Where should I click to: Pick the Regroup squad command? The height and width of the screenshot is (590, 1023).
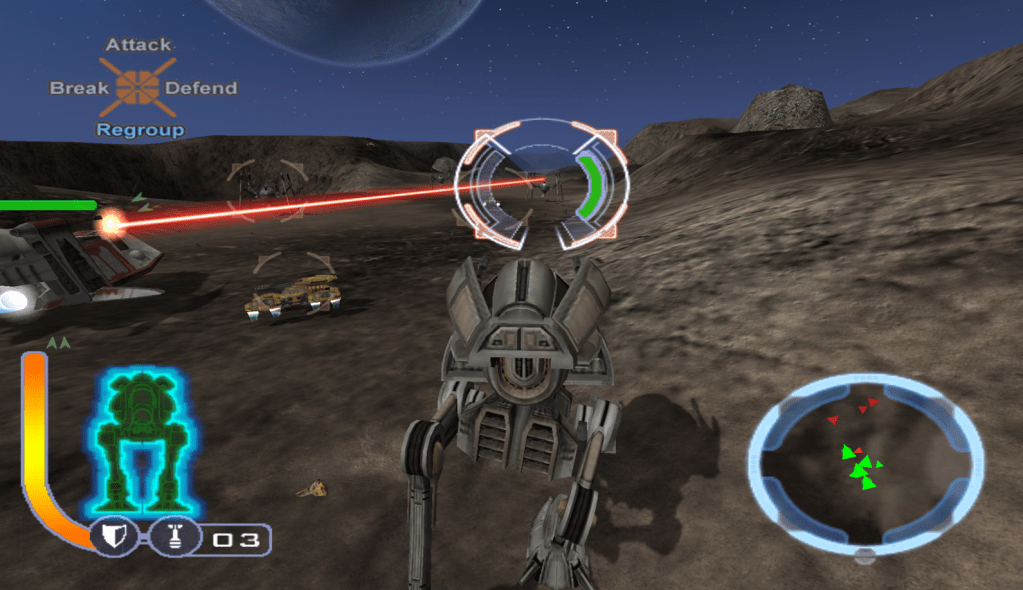click(140, 130)
